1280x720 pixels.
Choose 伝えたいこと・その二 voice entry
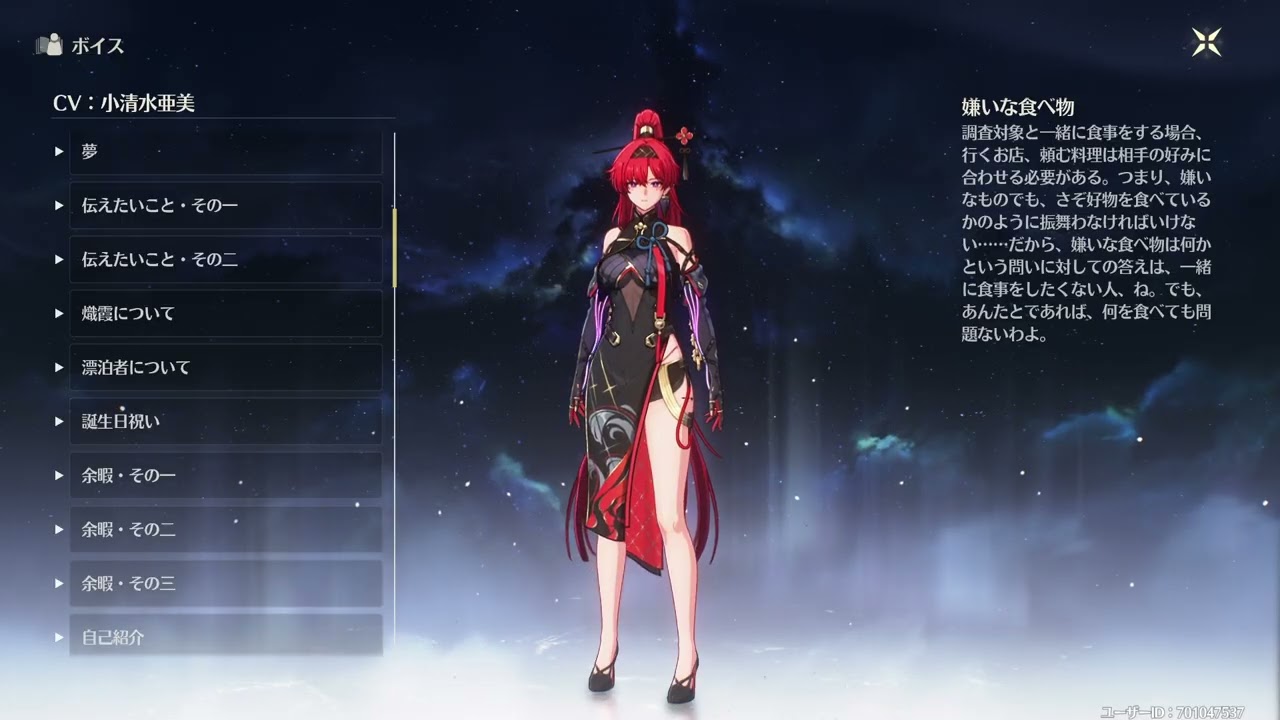coord(225,259)
